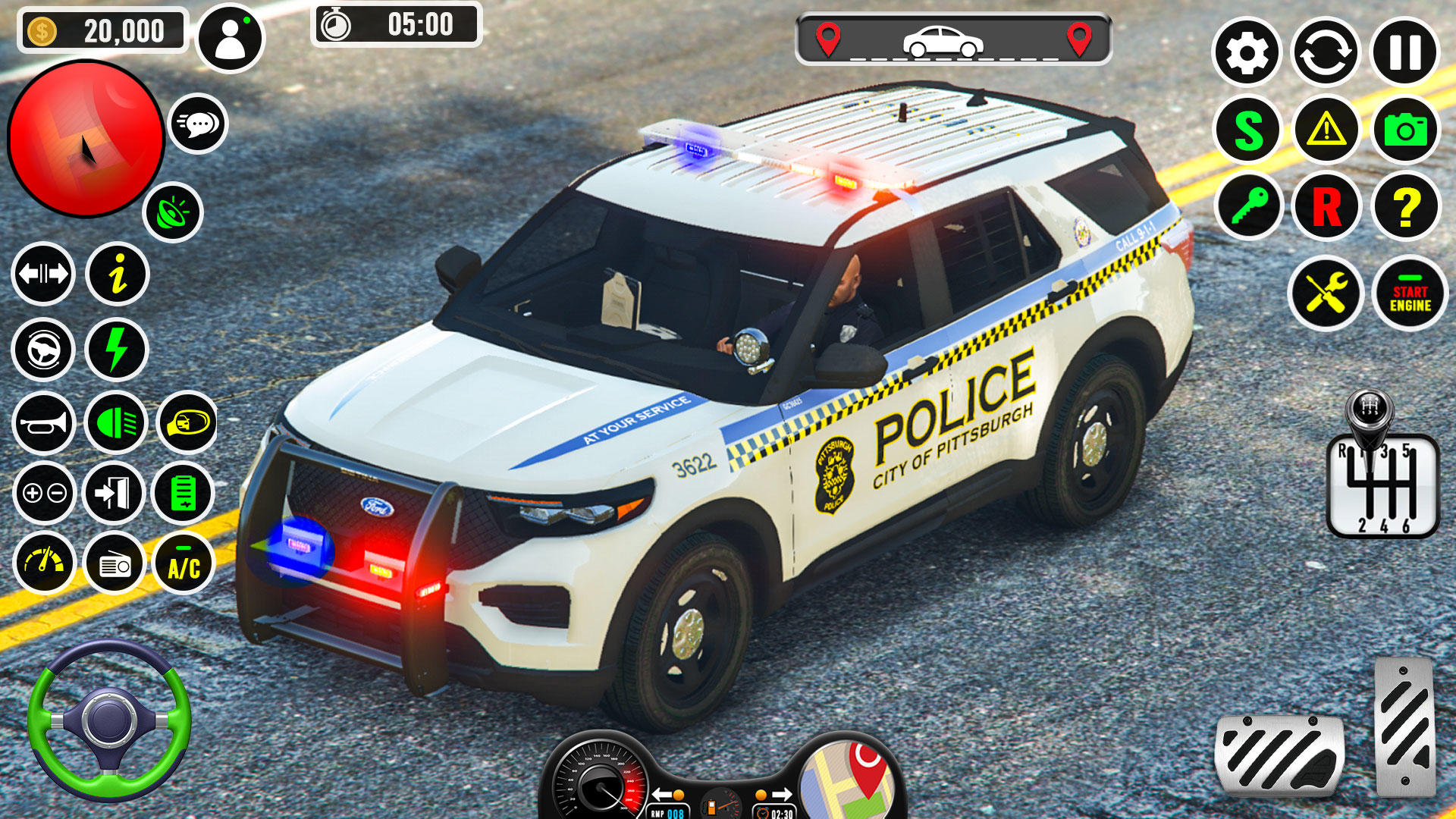This screenshot has height=819, width=1456.
Task: Exit the vehicle via the door icon
Action: pyautogui.click(x=115, y=494)
